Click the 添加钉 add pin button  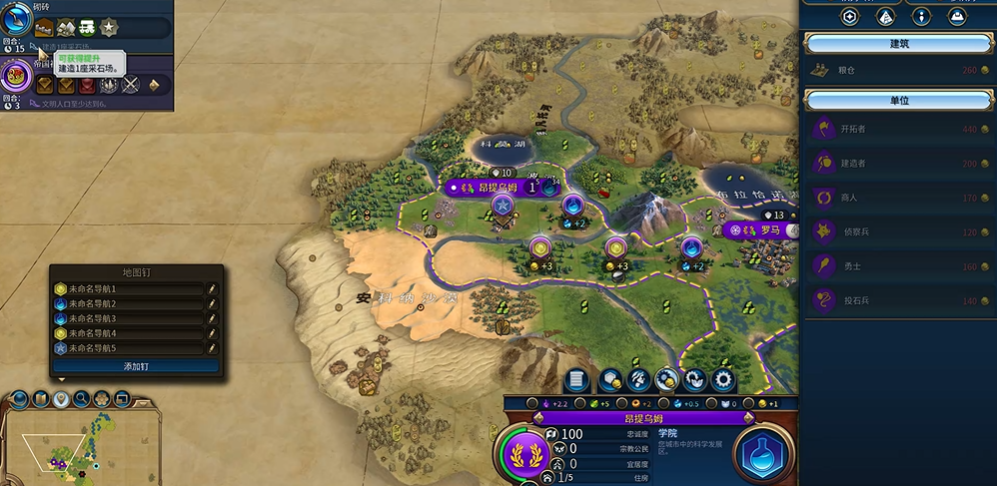pos(136,367)
